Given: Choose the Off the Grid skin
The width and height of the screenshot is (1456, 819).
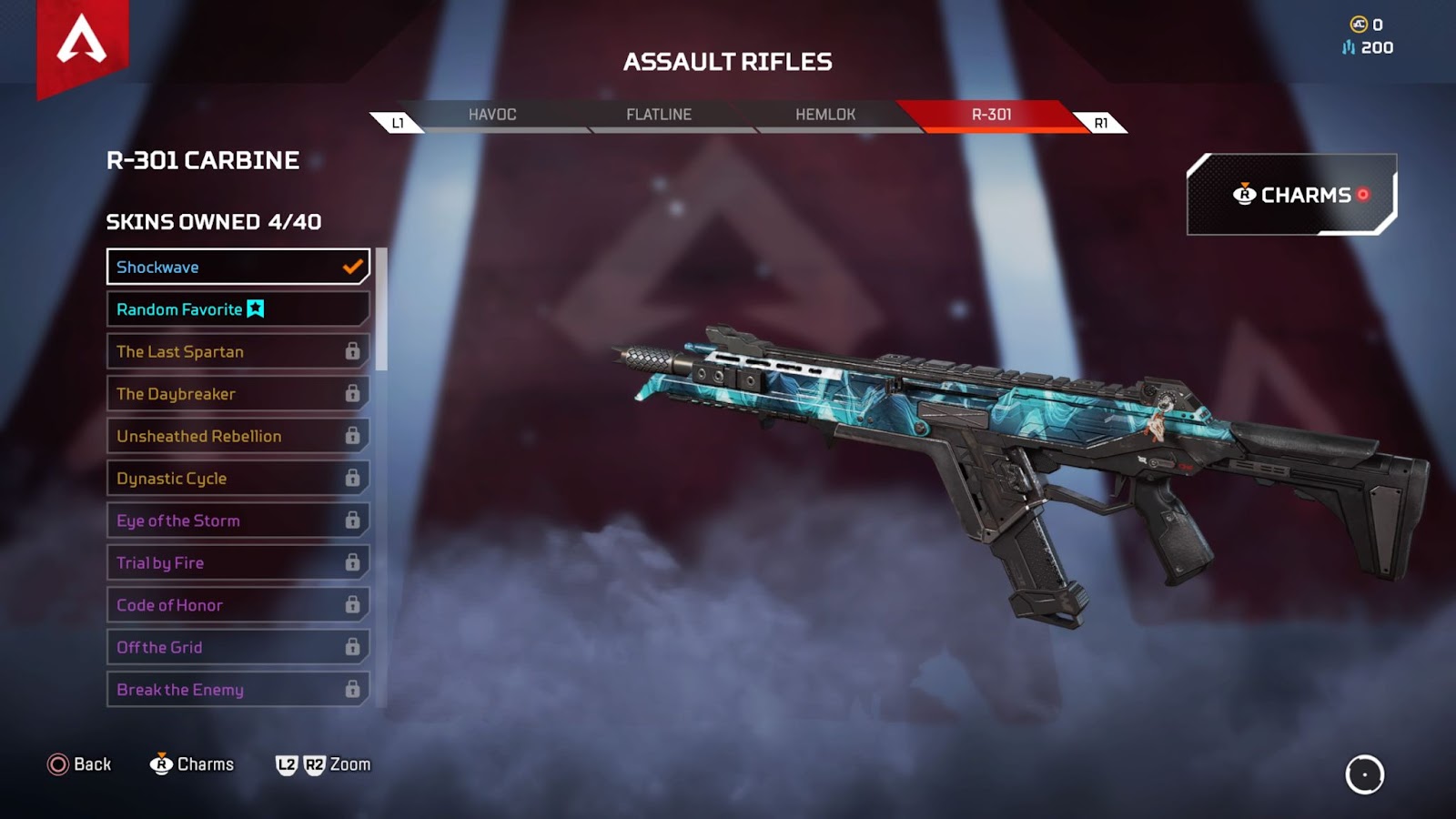Looking at the screenshot, I should [238, 647].
